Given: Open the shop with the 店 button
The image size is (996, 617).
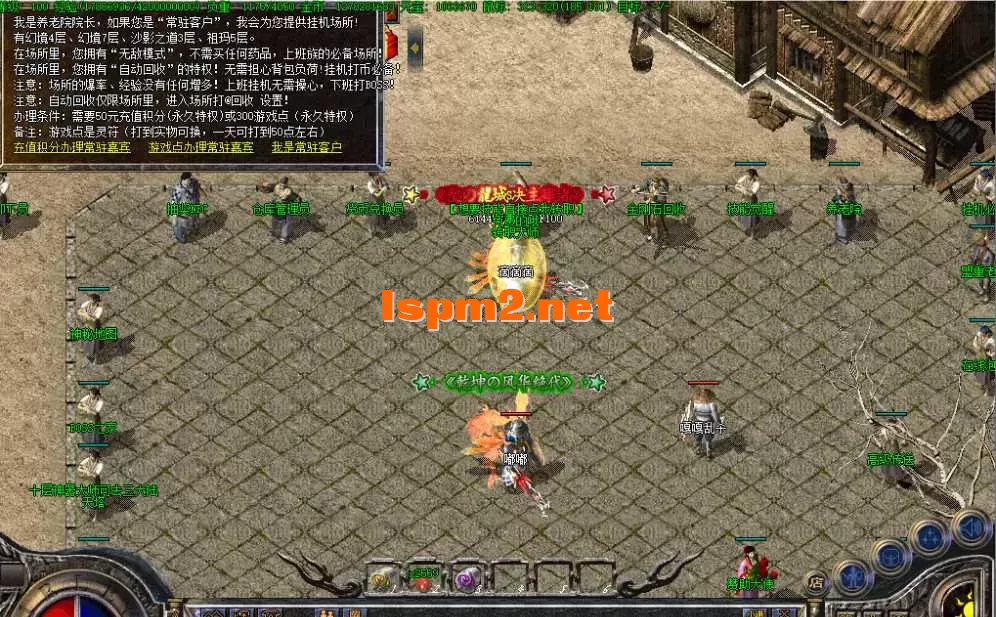Looking at the screenshot, I should click(x=816, y=581).
